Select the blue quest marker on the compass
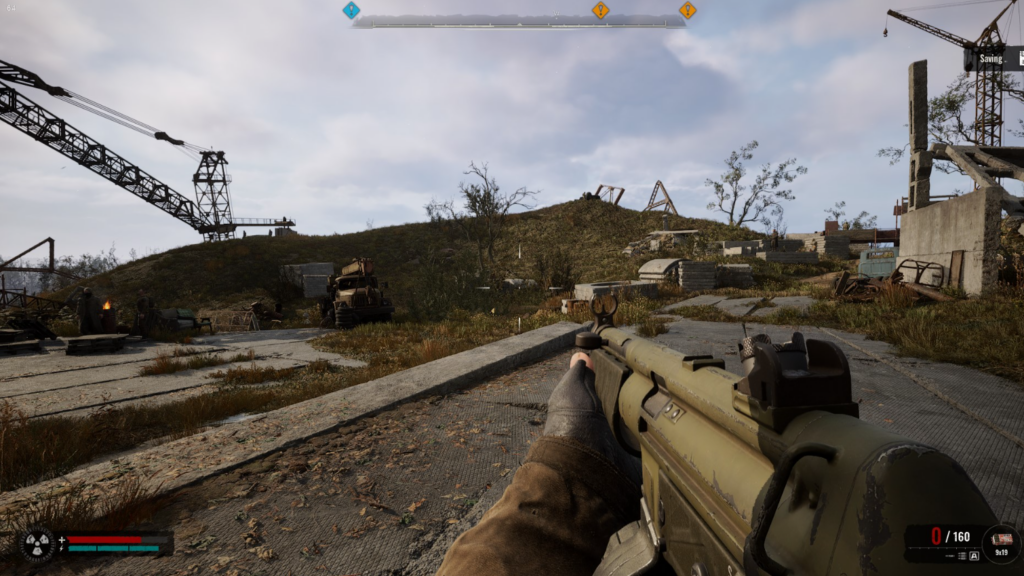The height and width of the screenshot is (576, 1024). pos(351,10)
